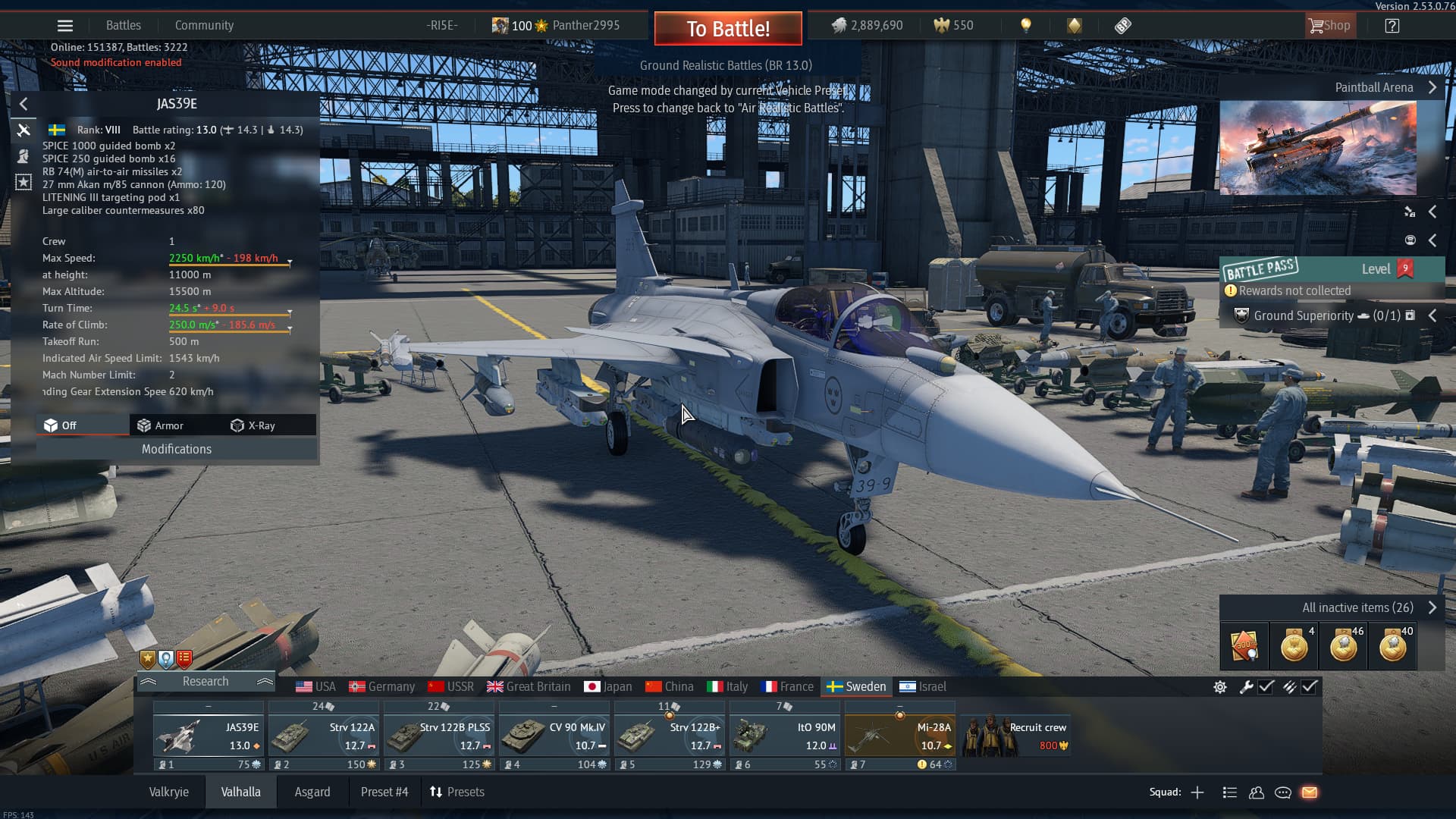Switch vehicle view to Armor mode

(161, 425)
